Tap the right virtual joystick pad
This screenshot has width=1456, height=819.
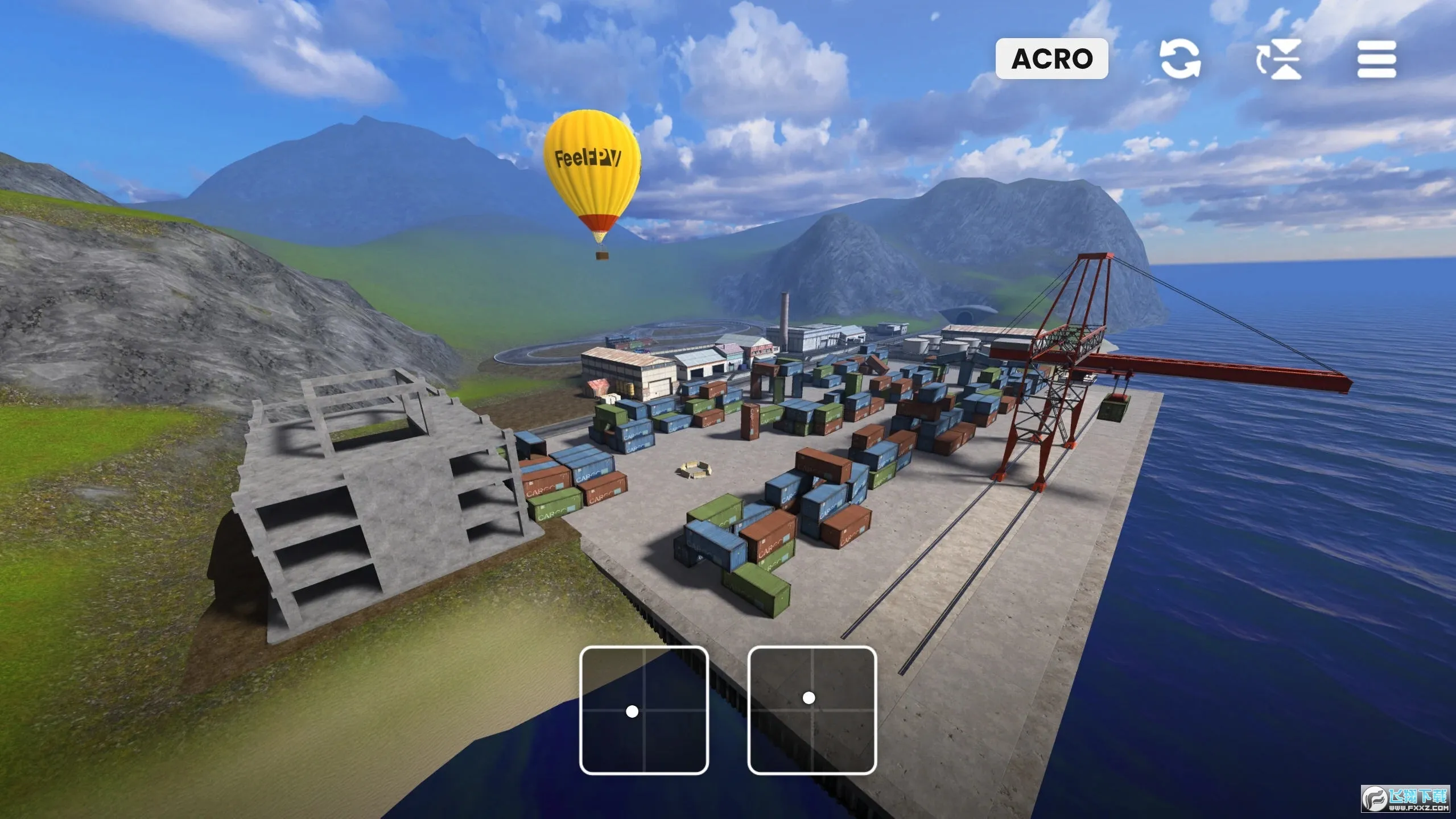click(x=811, y=710)
